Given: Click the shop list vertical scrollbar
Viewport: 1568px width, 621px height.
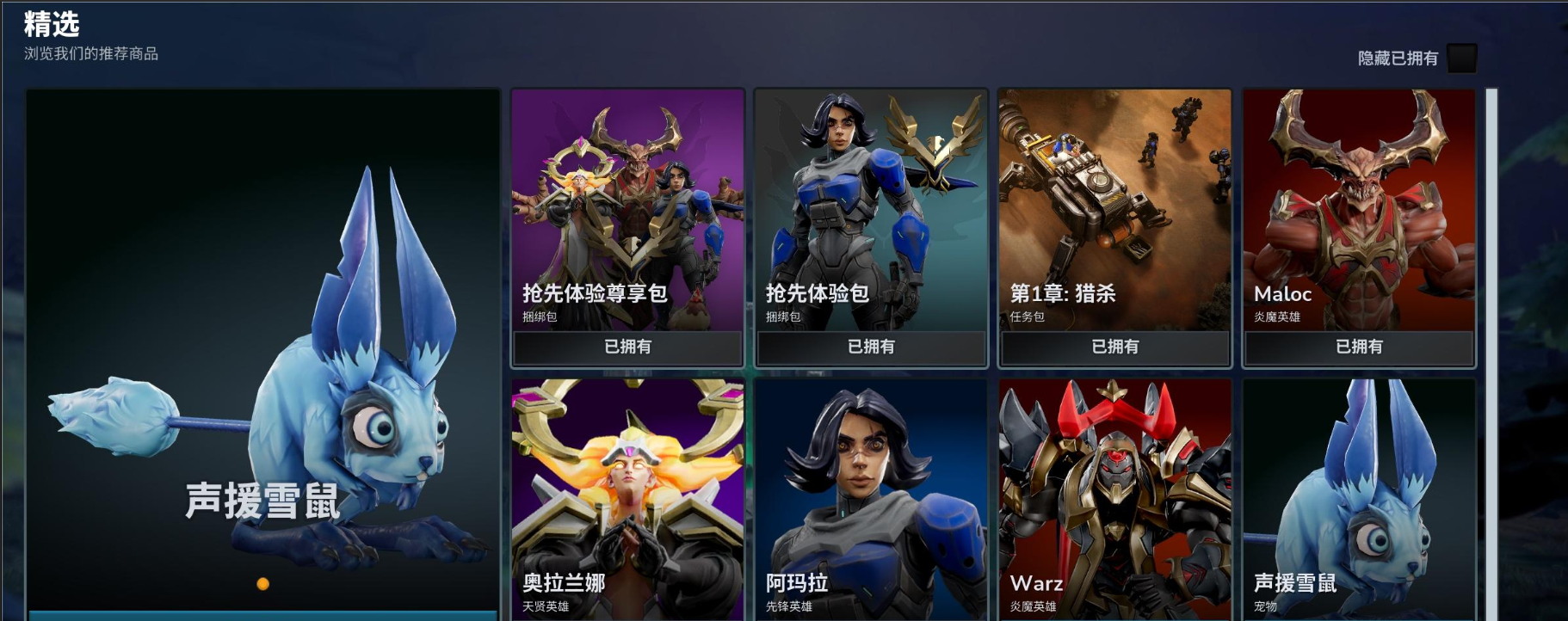Looking at the screenshot, I should pyautogui.click(x=1491, y=344).
